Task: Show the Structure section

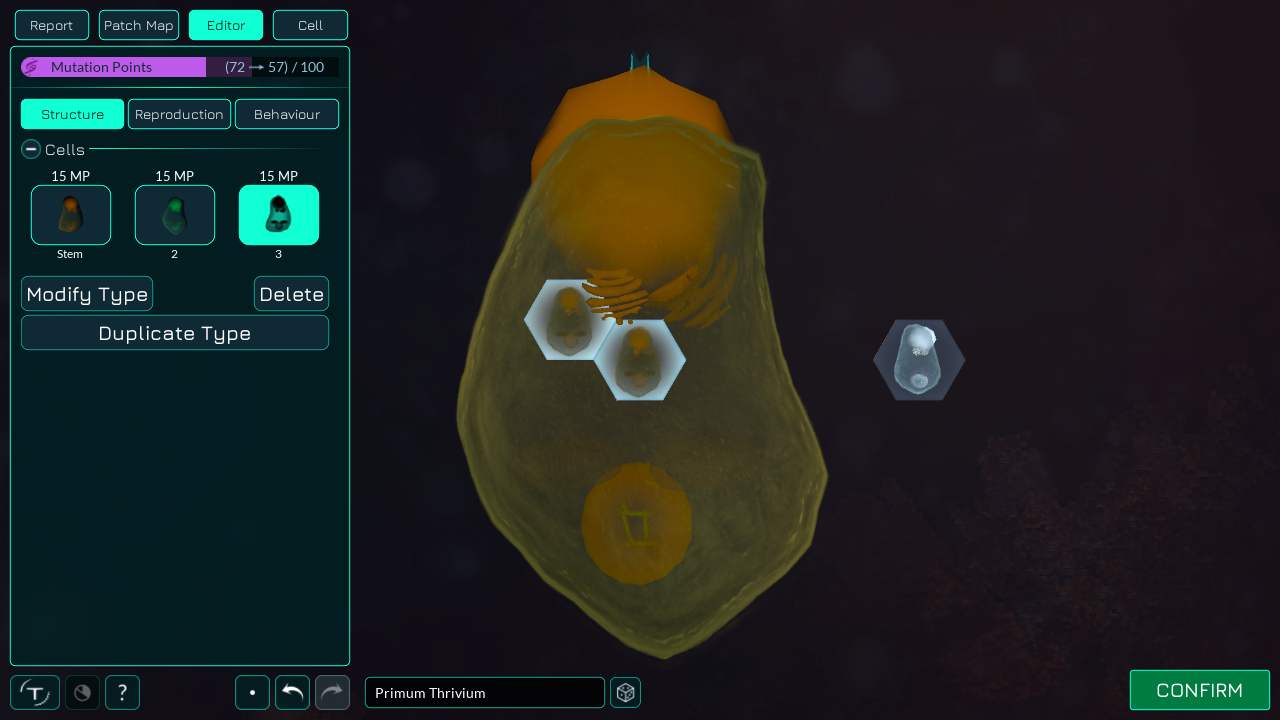Action: coord(72,114)
